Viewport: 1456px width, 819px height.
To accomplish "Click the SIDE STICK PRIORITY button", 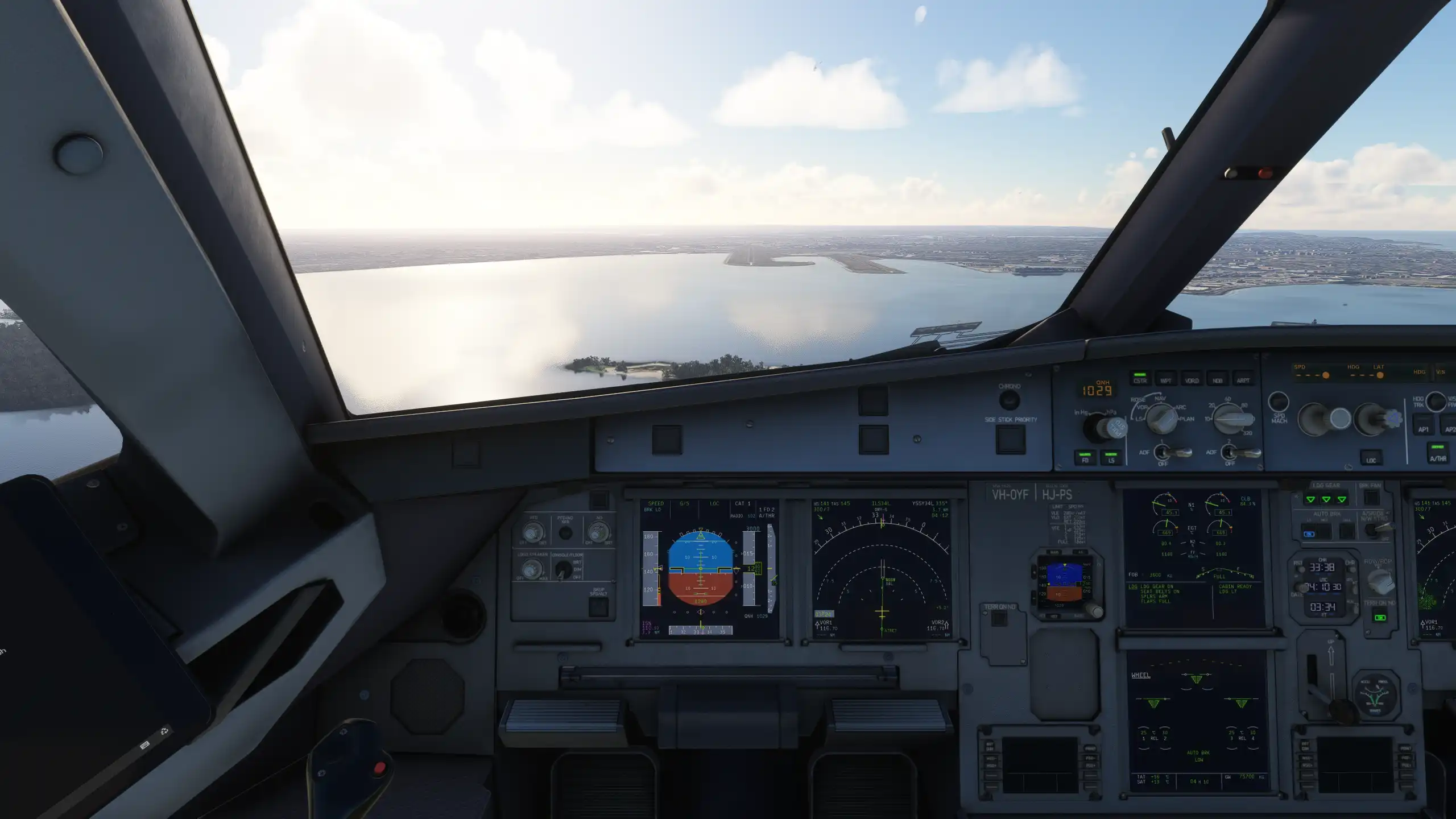I will pos(1010,439).
